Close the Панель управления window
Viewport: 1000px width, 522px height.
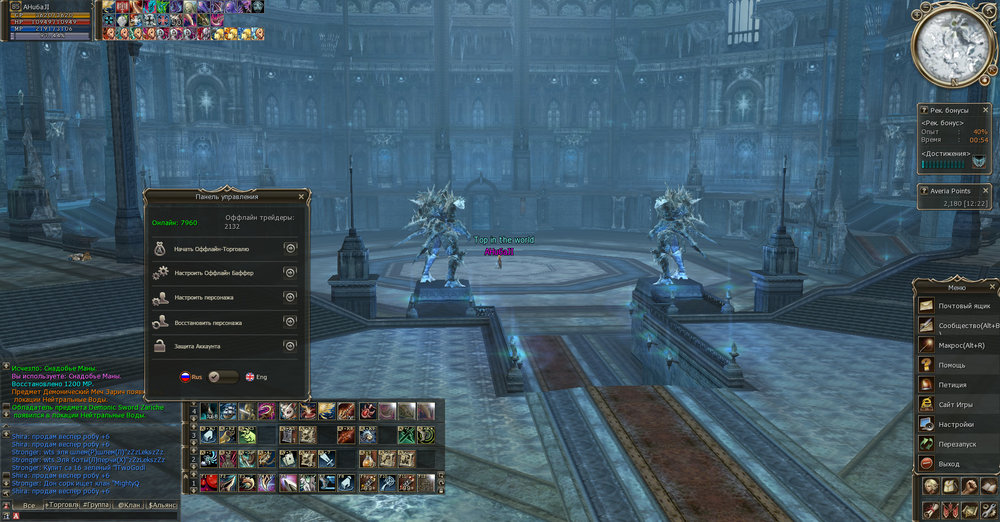(x=303, y=197)
